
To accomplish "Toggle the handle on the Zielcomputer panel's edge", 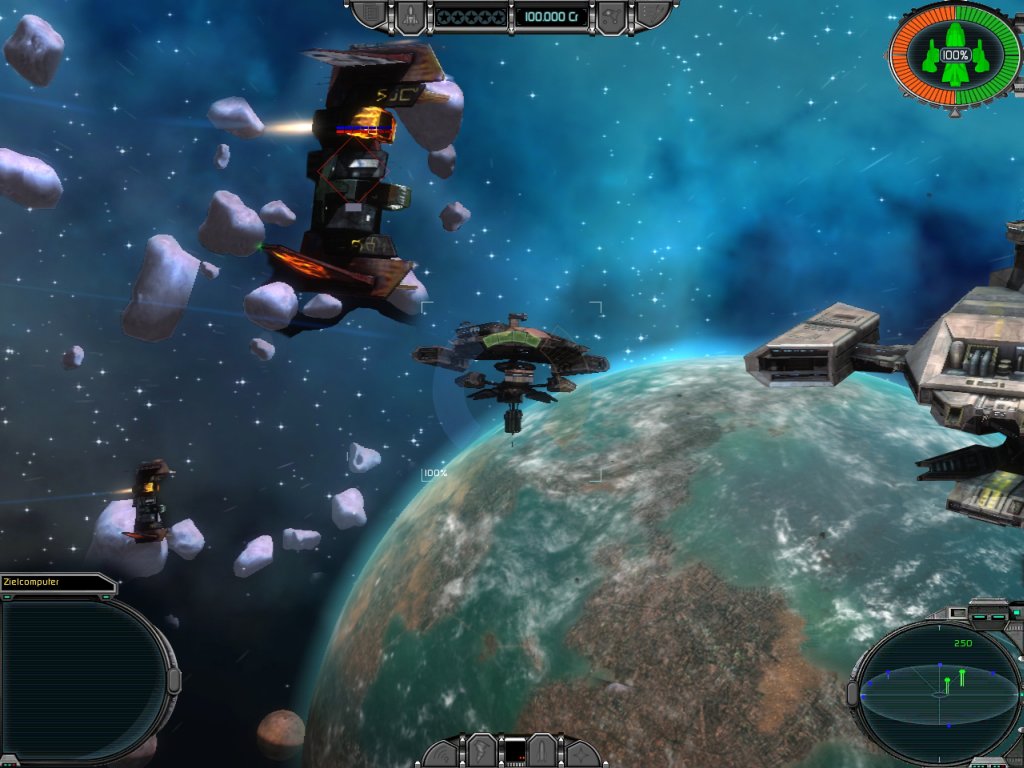I will [x=173, y=680].
